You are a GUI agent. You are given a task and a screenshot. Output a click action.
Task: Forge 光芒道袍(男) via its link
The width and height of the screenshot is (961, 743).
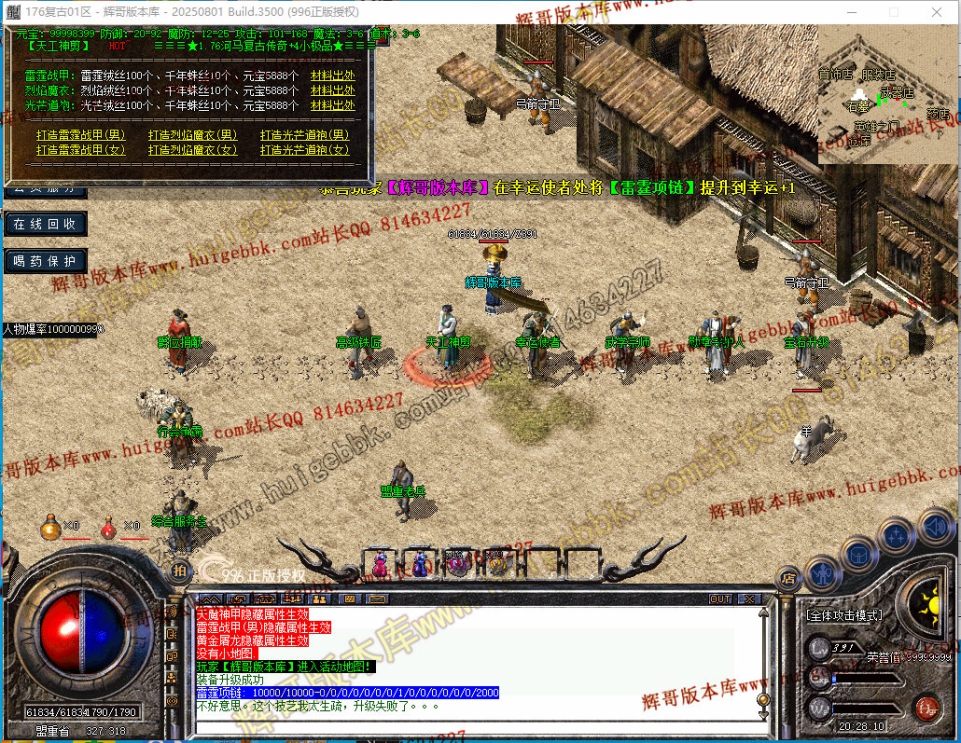(x=305, y=135)
